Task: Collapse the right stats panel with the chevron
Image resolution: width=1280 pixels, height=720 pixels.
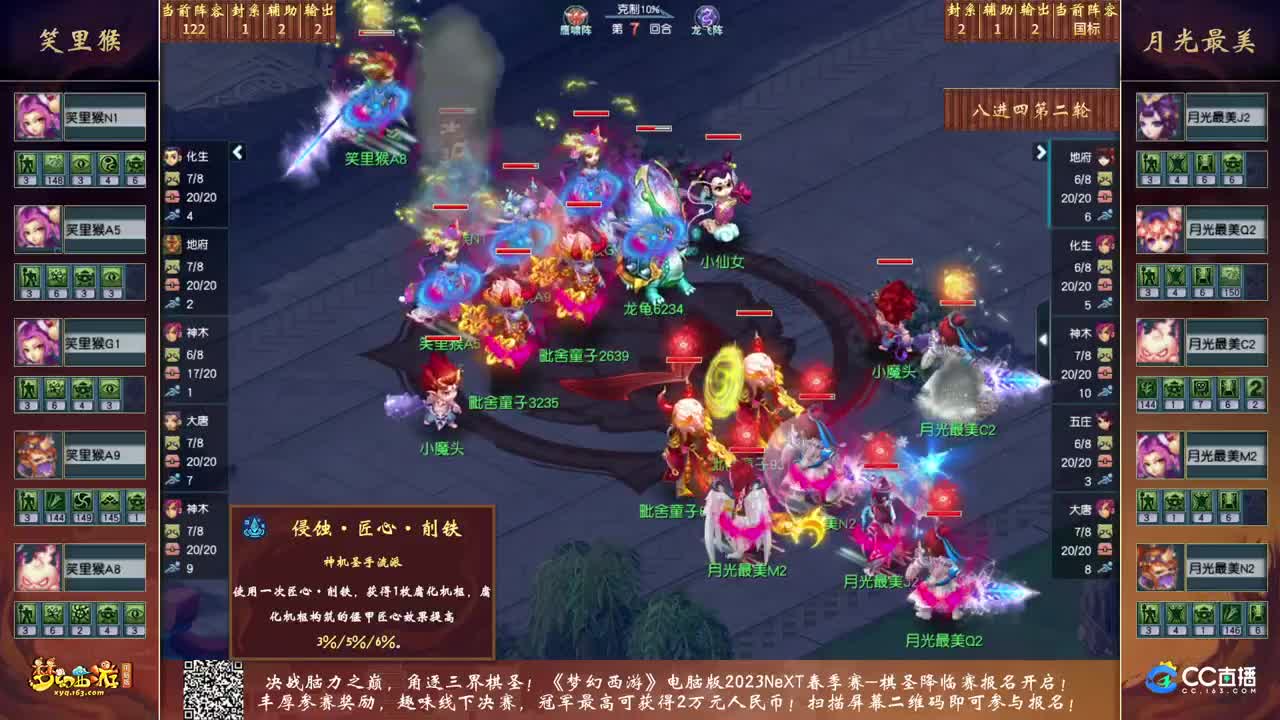Action: (1042, 154)
